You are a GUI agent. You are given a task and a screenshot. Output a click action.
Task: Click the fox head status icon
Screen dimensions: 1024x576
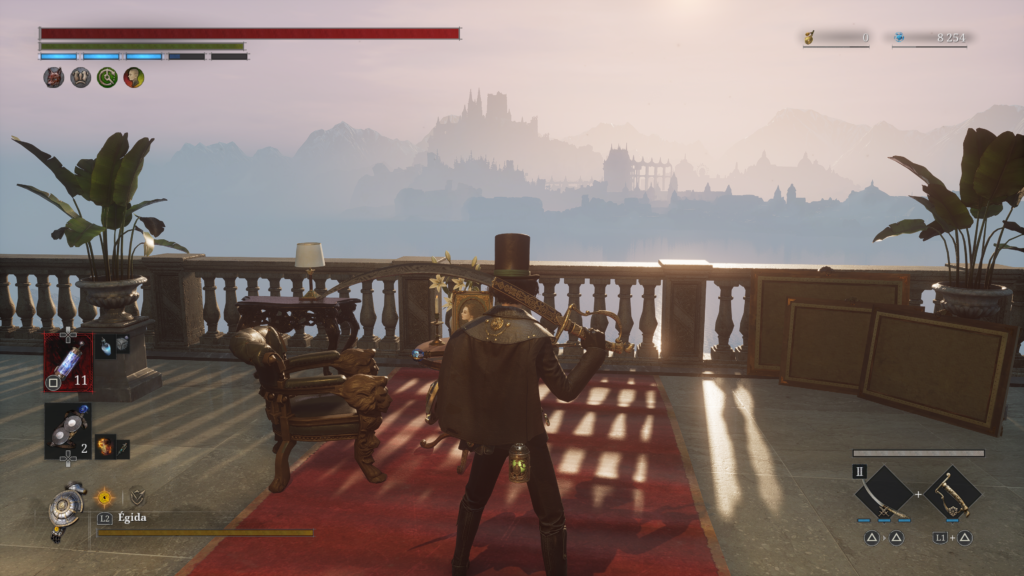click(54, 78)
